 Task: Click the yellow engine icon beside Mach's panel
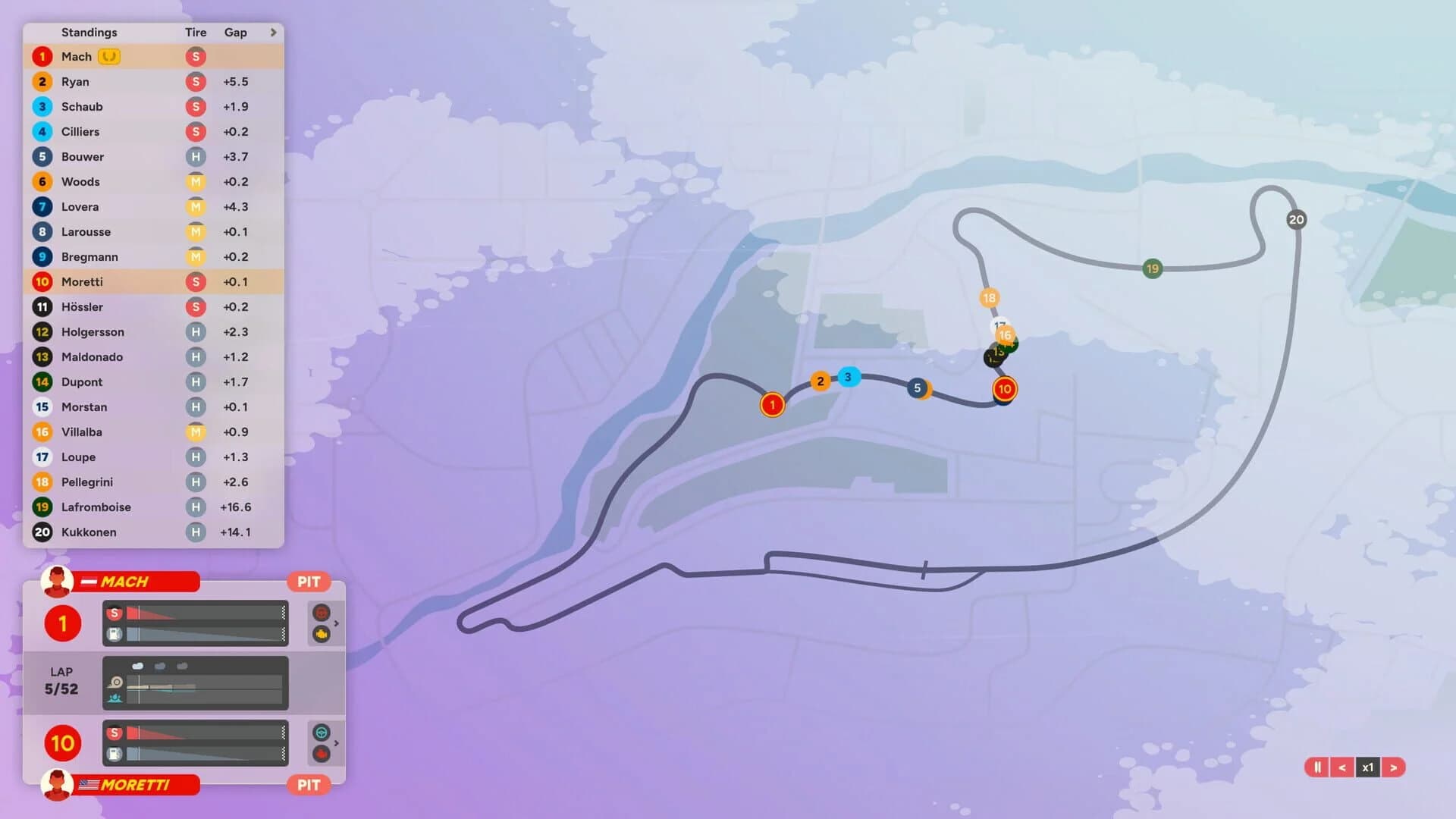point(322,634)
